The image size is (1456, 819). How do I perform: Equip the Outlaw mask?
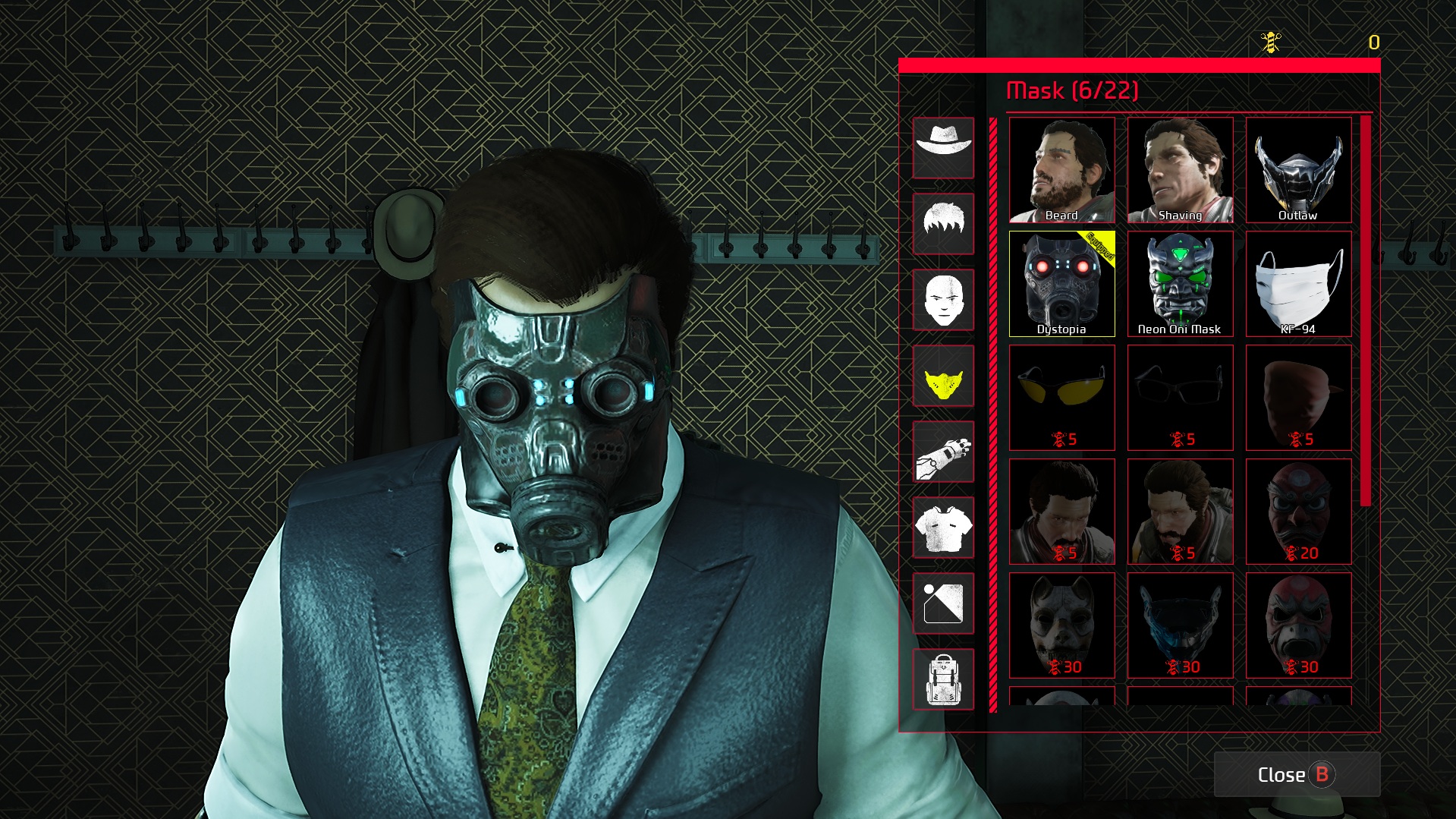(x=1298, y=170)
